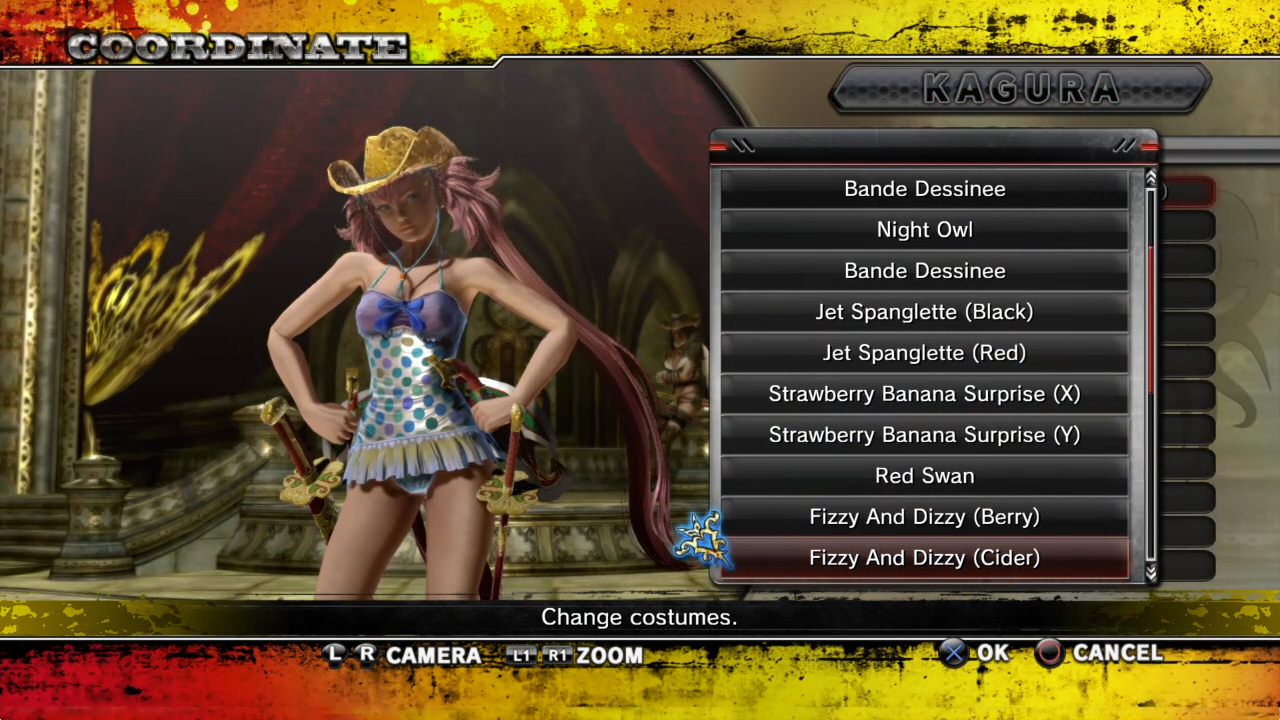Select the Night Owl costume
The width and height of the screenshot is (1280, 720).
click(x=924, y=230)
